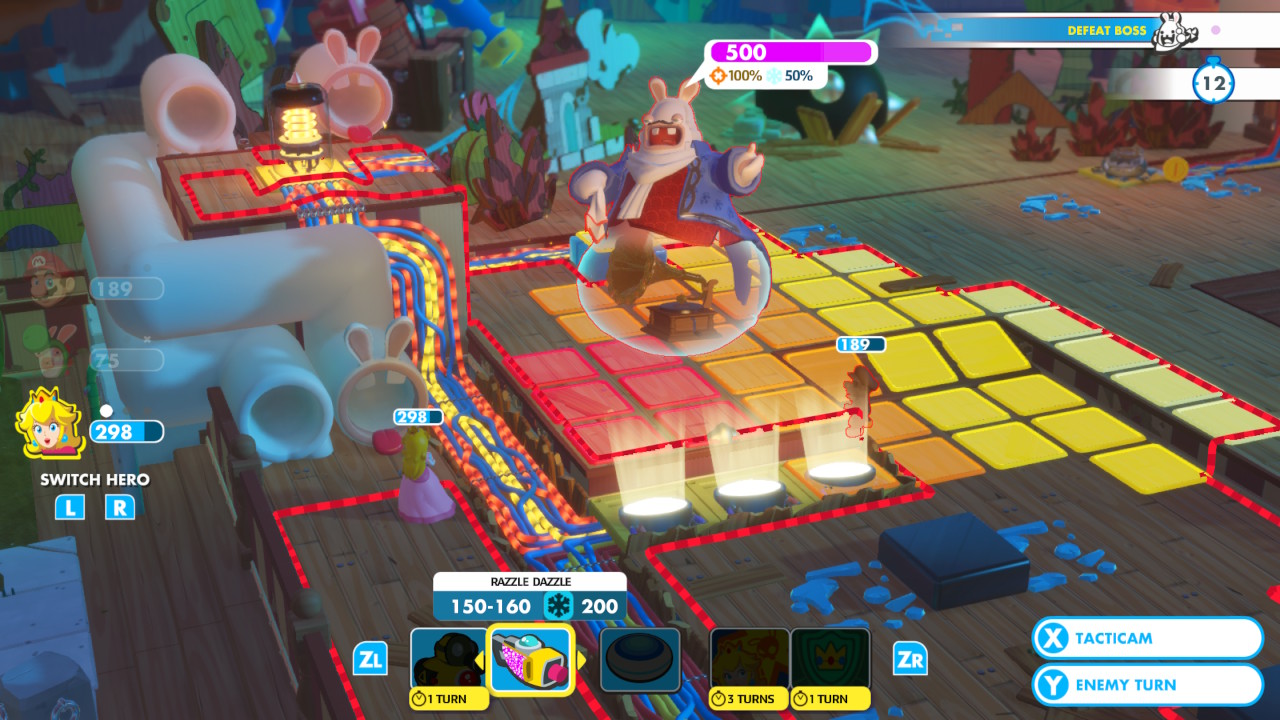The height and width of the screenshot is (720, 1280).
Task: Activate the crown shield protection ability
Action: pyautogui.click(x=828, y=657)
